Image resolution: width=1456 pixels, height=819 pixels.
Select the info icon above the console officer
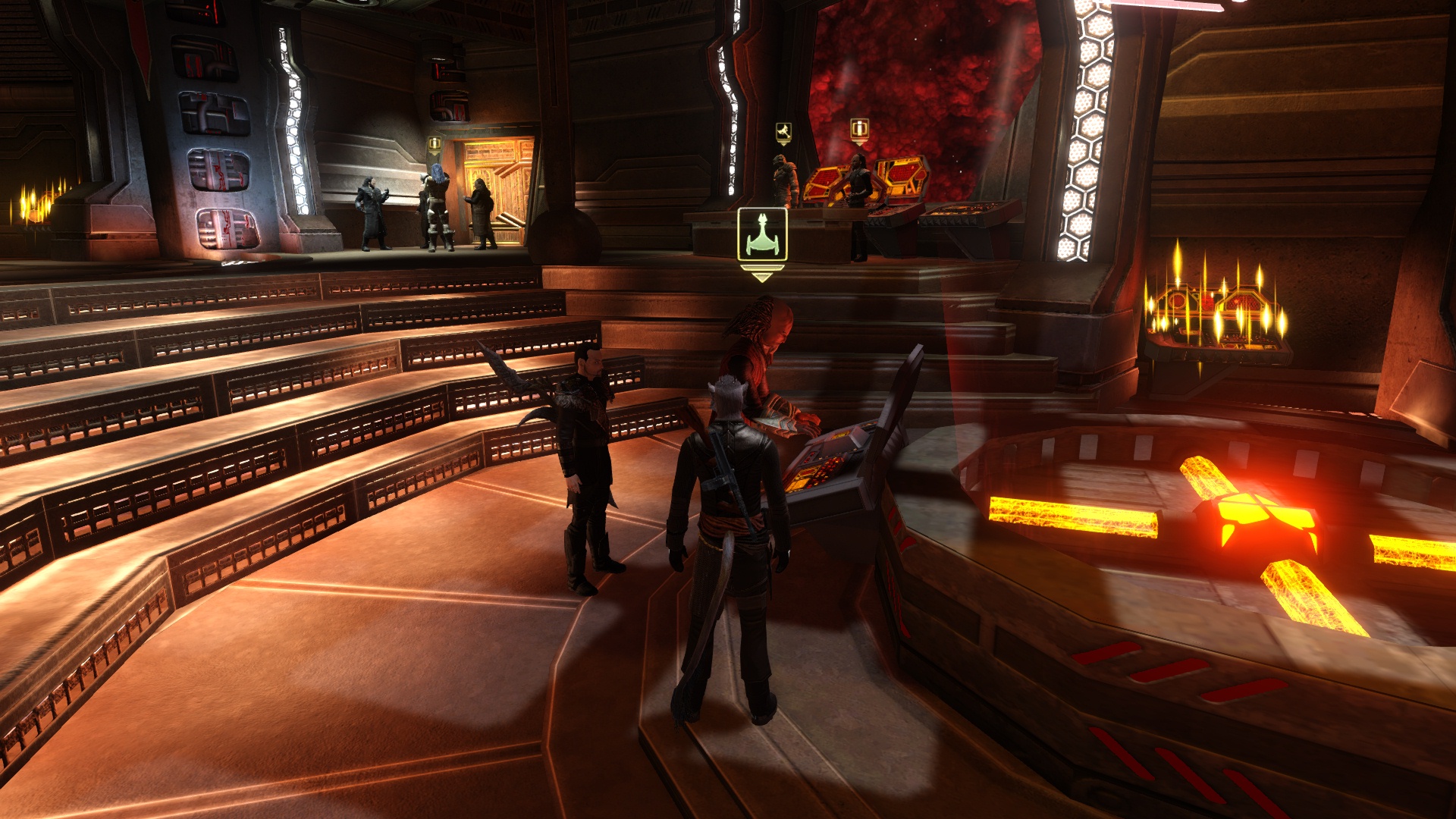(x=858, y=129)
